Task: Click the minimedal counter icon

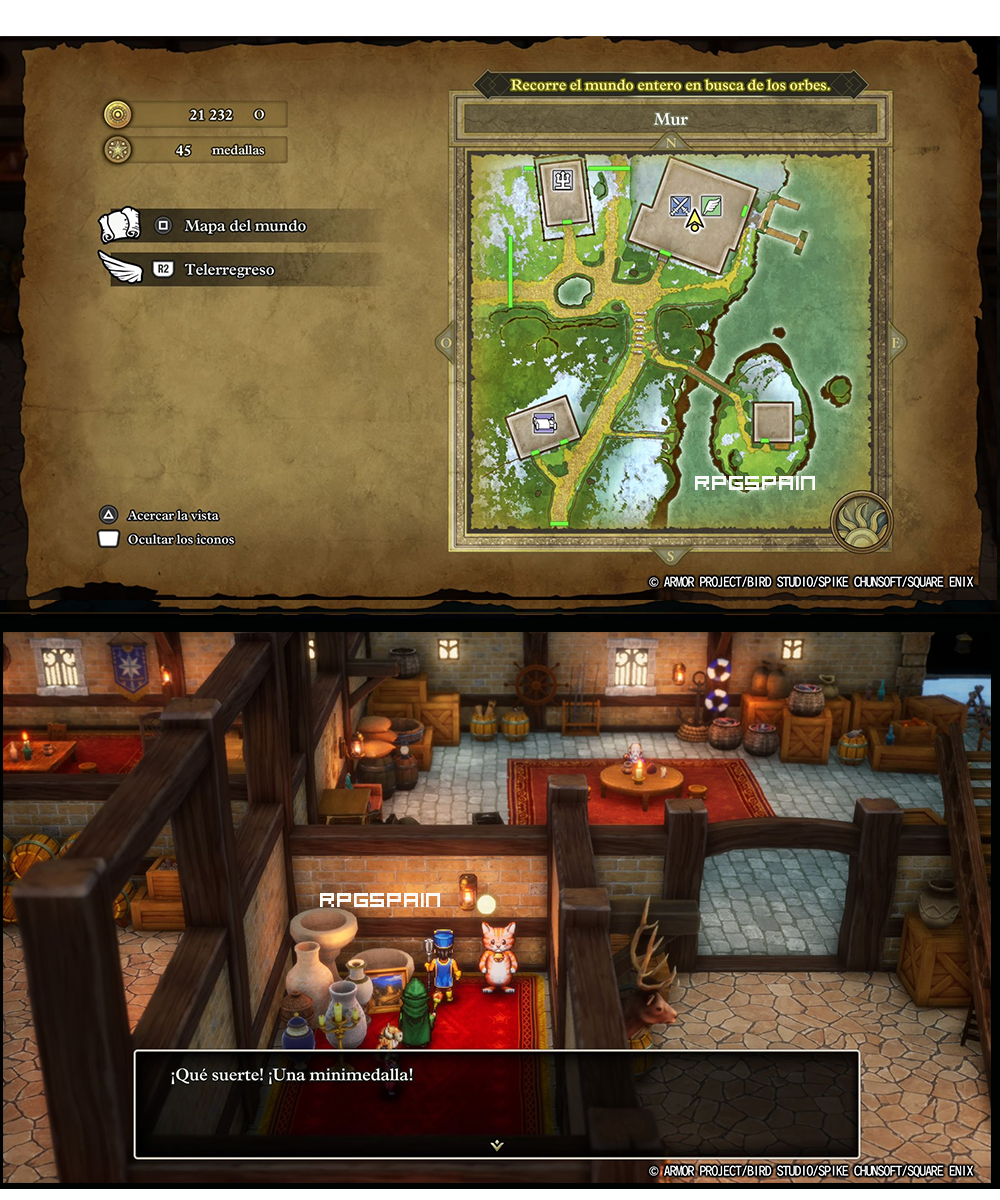Action: click(118, 151)
